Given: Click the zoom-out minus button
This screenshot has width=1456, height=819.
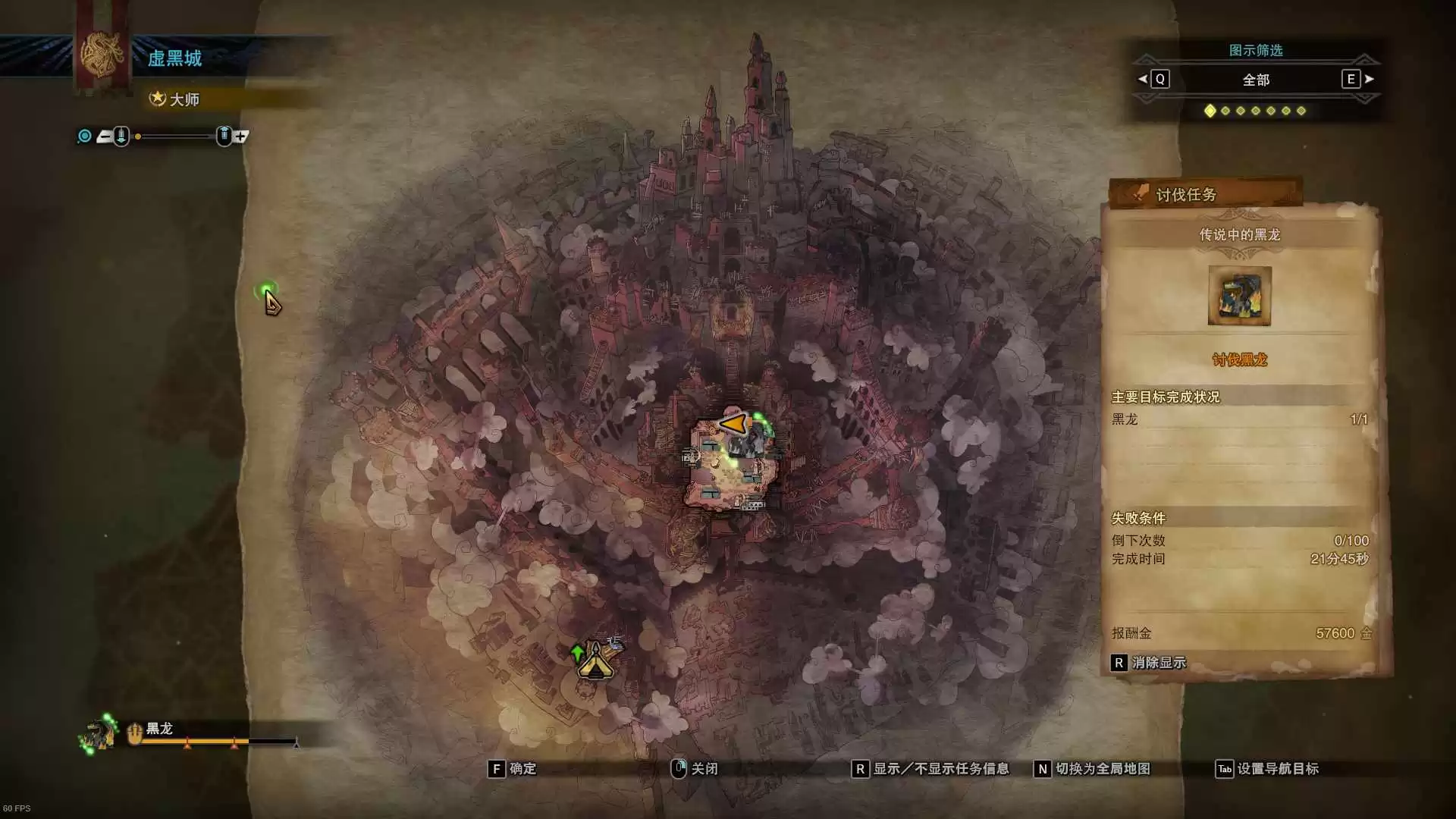Looking at the screenshot, I should [x=105, y=136].
